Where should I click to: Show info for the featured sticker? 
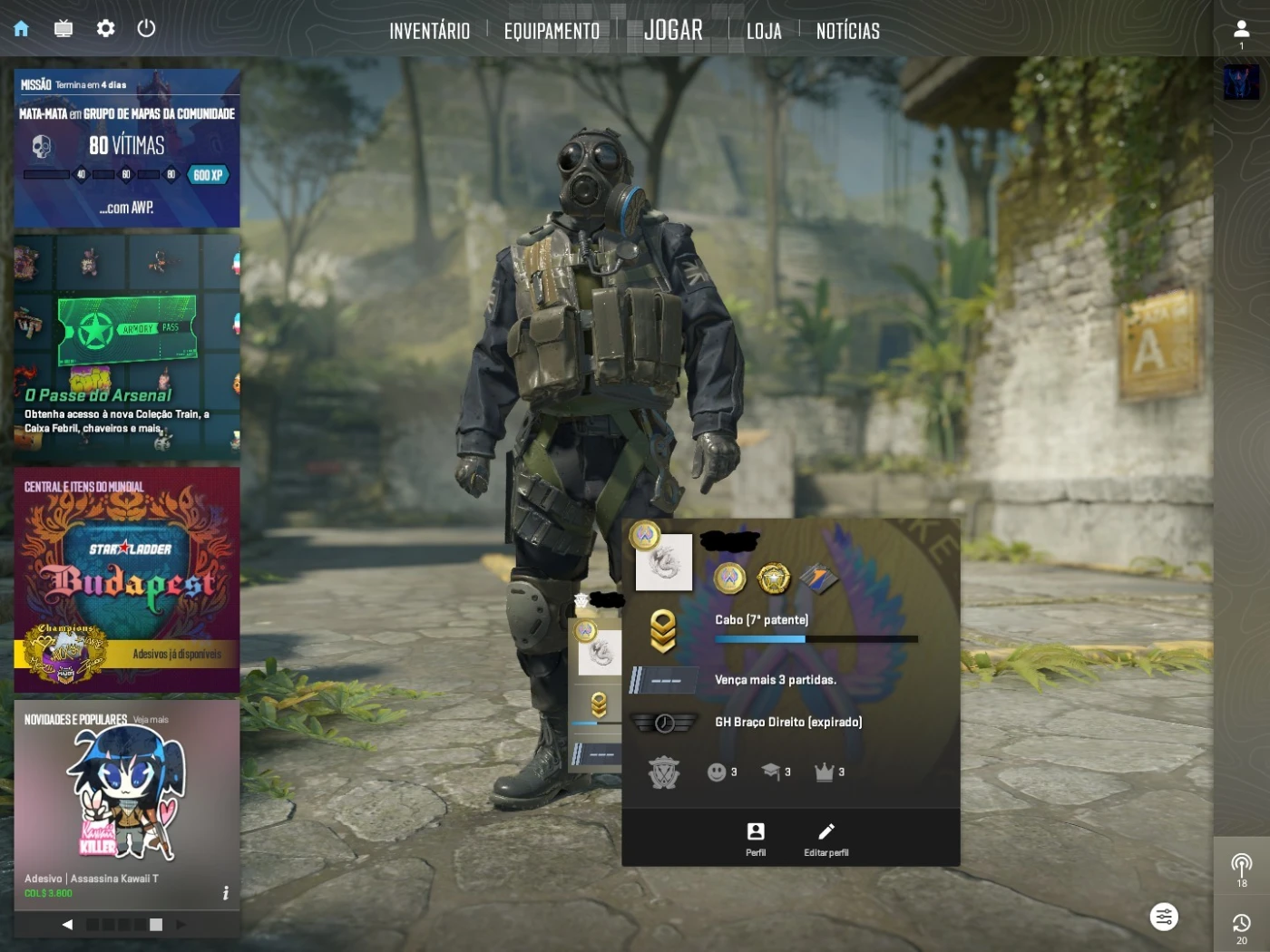click(225, 894)
